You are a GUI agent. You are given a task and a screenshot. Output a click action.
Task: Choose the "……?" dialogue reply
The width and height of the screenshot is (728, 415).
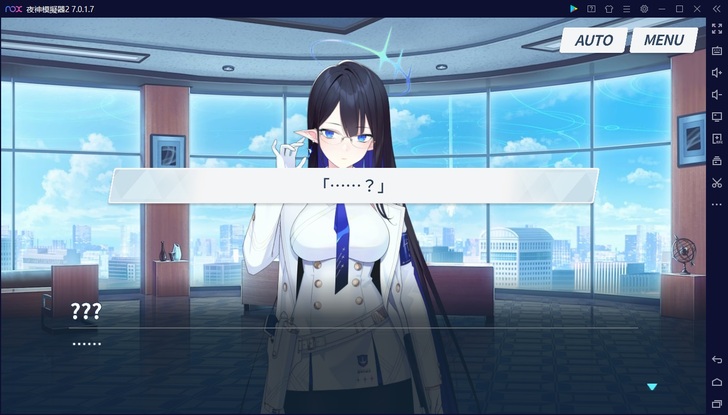[354, 185]
